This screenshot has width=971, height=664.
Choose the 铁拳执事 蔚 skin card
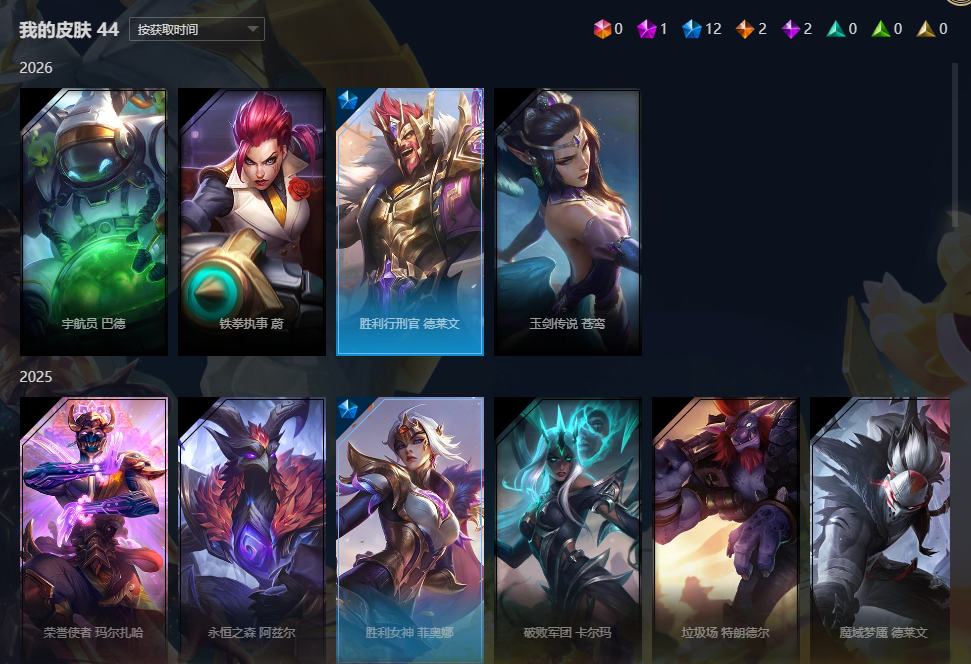pyautogui.click(x=252, y=221)
